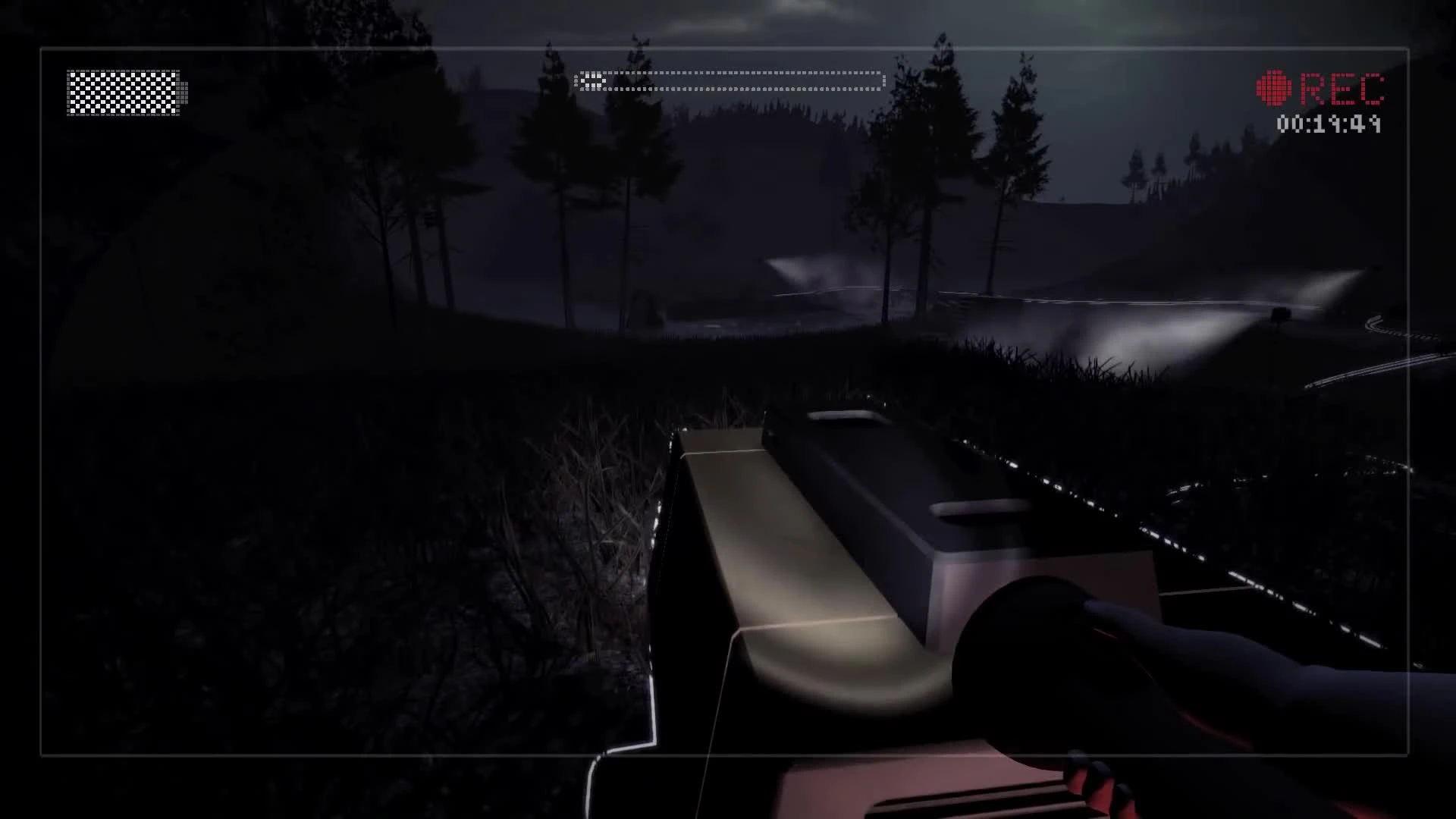
Task: Click the camcorder HUD overlay frame
Action: coord(728,49)
